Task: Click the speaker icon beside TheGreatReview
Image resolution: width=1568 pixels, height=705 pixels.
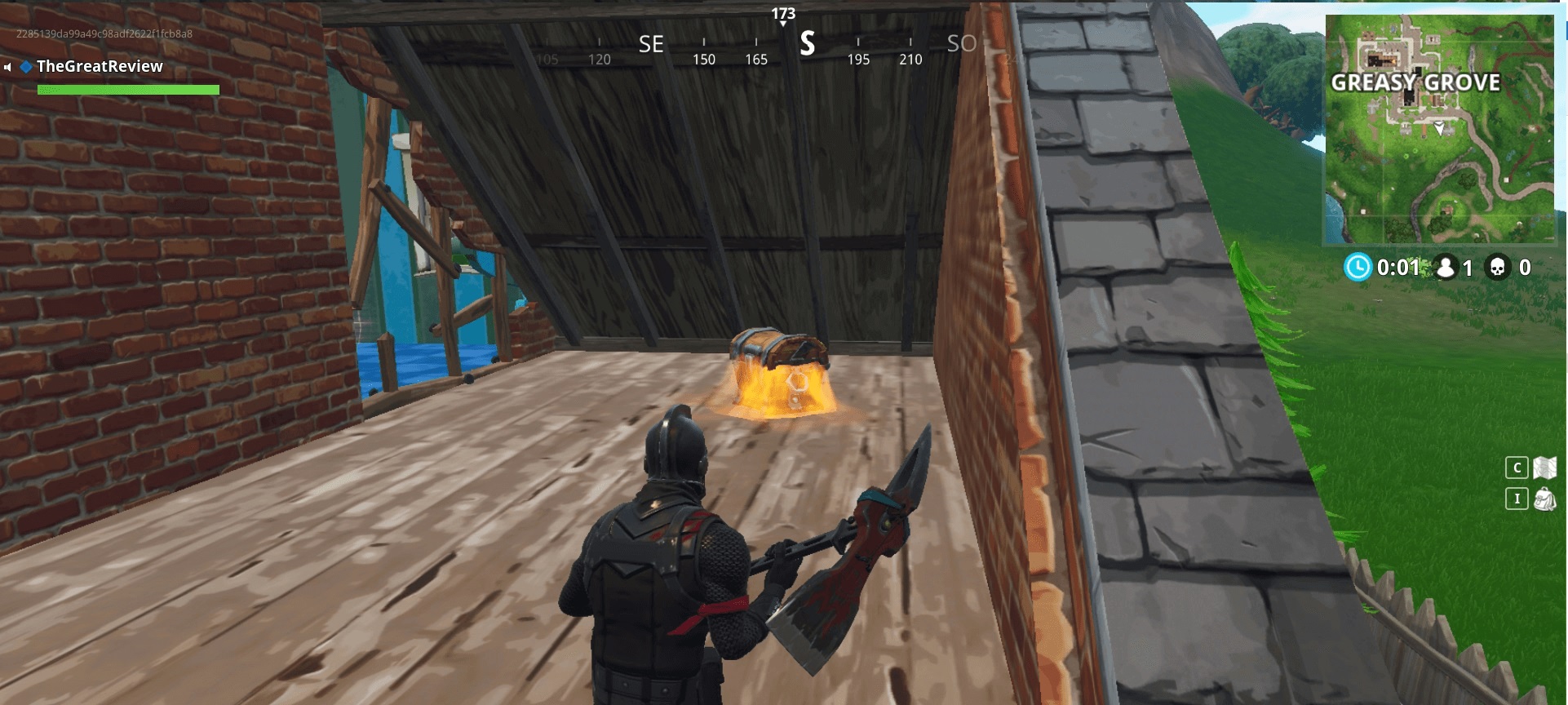Action: (7, 67)
